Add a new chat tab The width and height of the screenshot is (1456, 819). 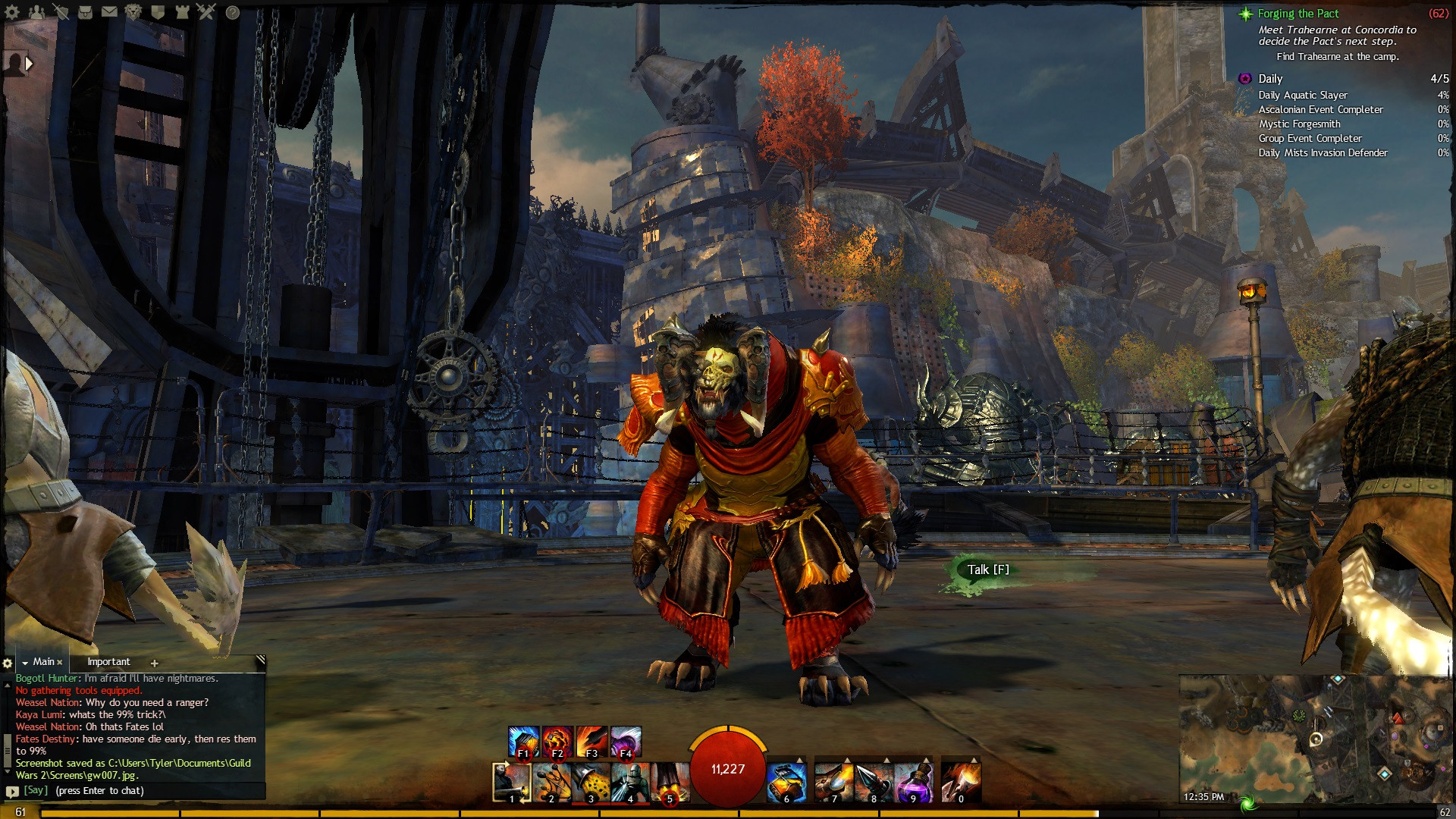[x=154, y=663]
